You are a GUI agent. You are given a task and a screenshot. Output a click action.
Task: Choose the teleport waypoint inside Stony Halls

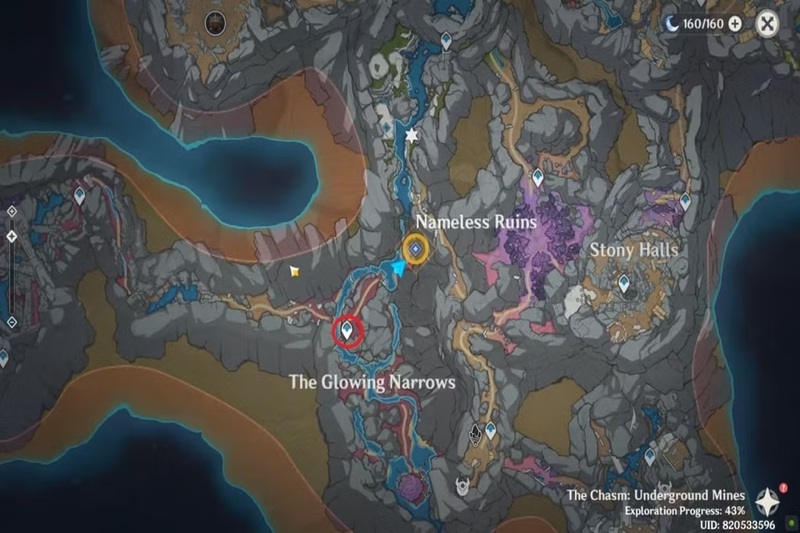point(625,285)
